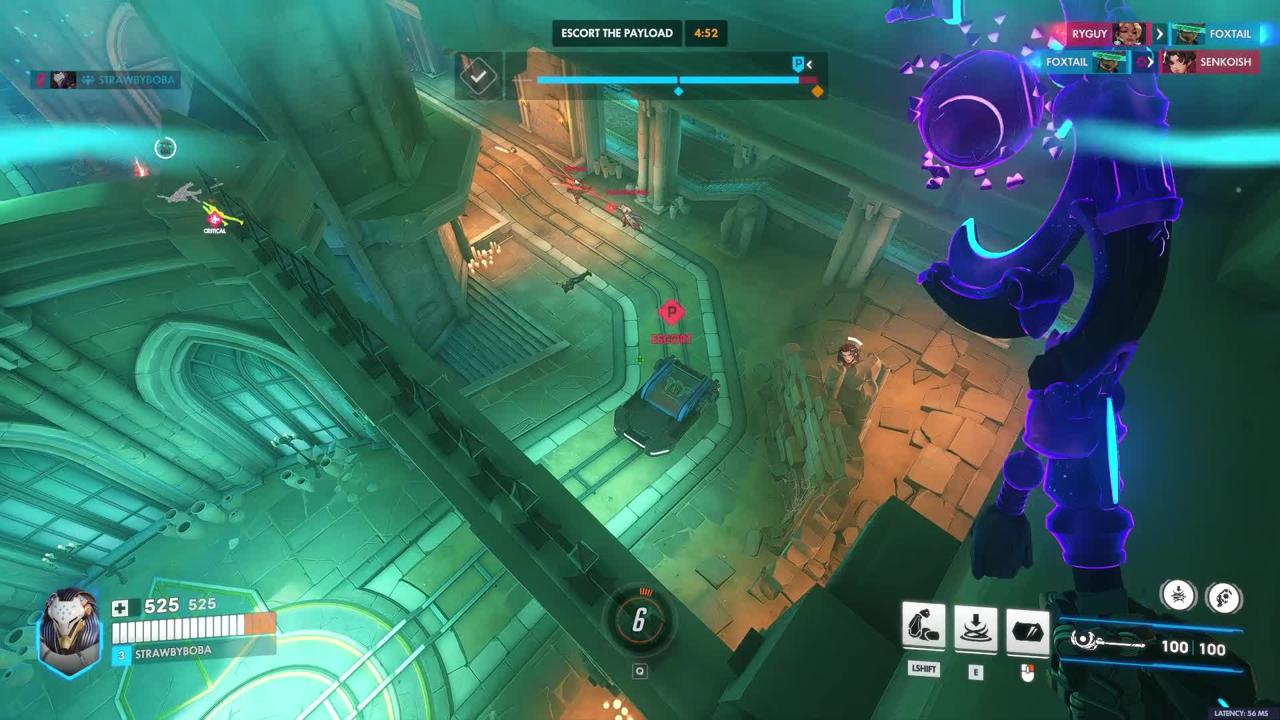Image resolution: width=1280 pixels, height=720 pixels.
Task: Click the Ramattra hero portrait
Action: click(x=69, y=630)
